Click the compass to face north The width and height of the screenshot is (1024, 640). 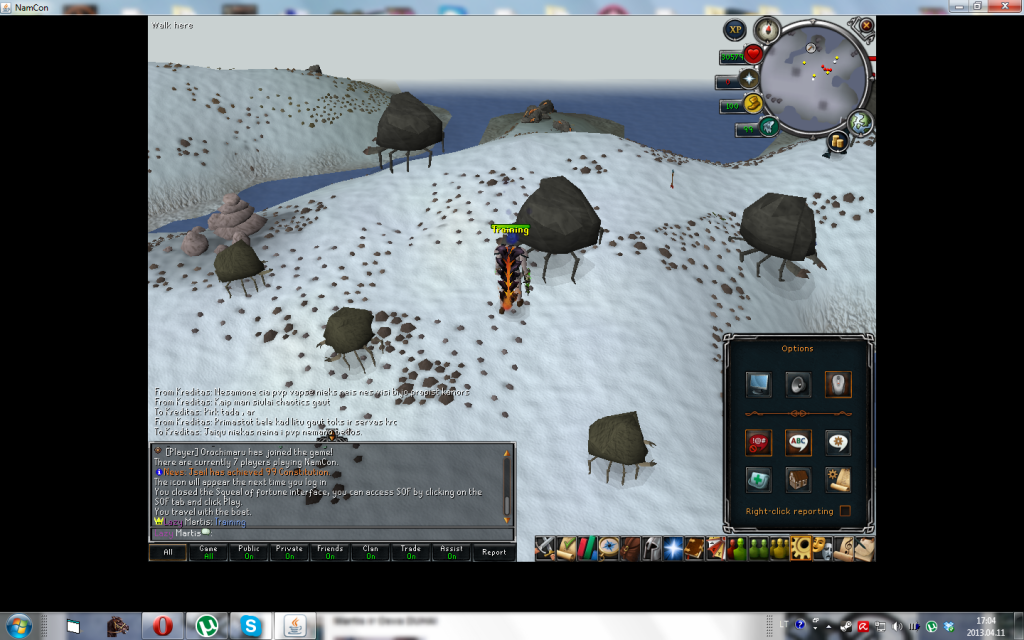[767, 28]
